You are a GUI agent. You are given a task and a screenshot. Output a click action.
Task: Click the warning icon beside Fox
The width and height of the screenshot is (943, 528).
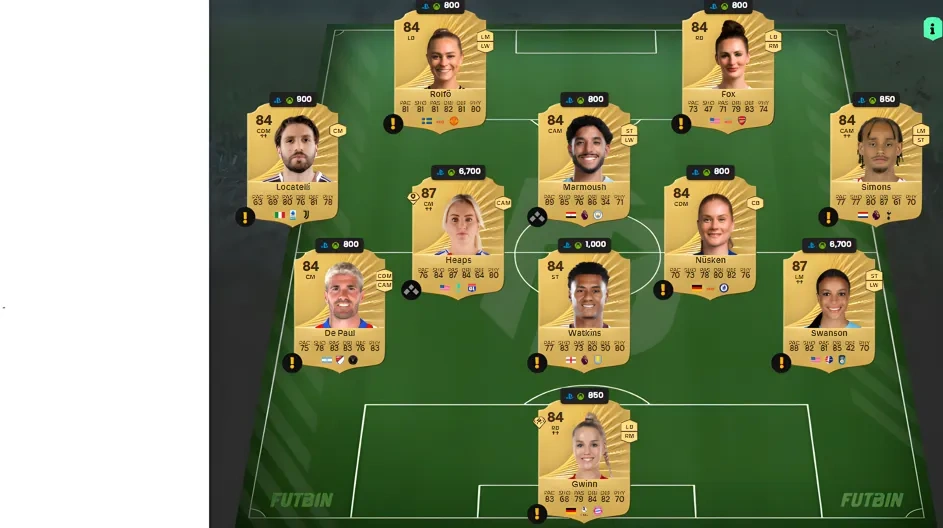click(x=681, y=124)
